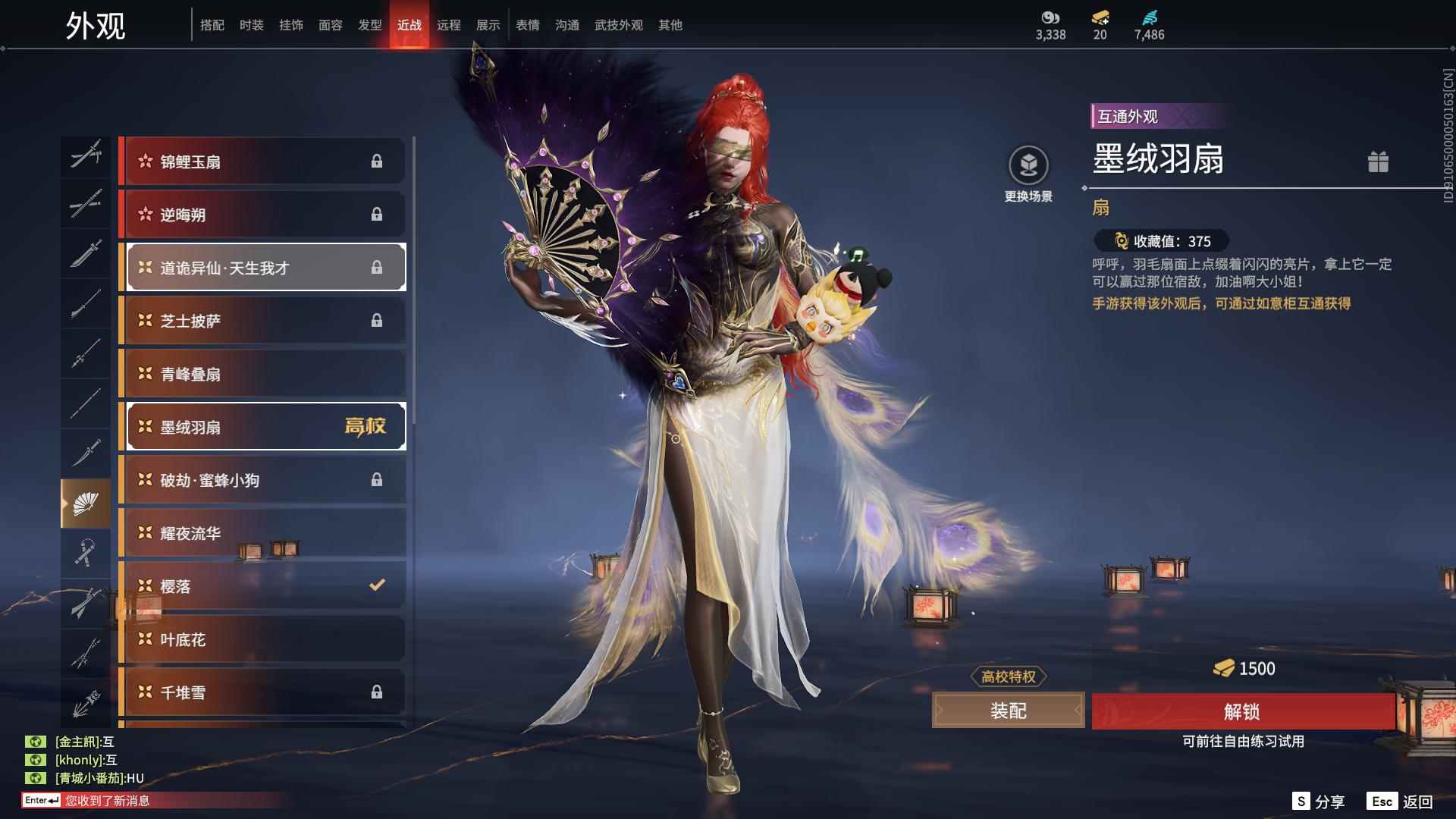Equip the skin with 装配 button
Viewport: 1456px width, 819px height.
tap(1008, 711)
